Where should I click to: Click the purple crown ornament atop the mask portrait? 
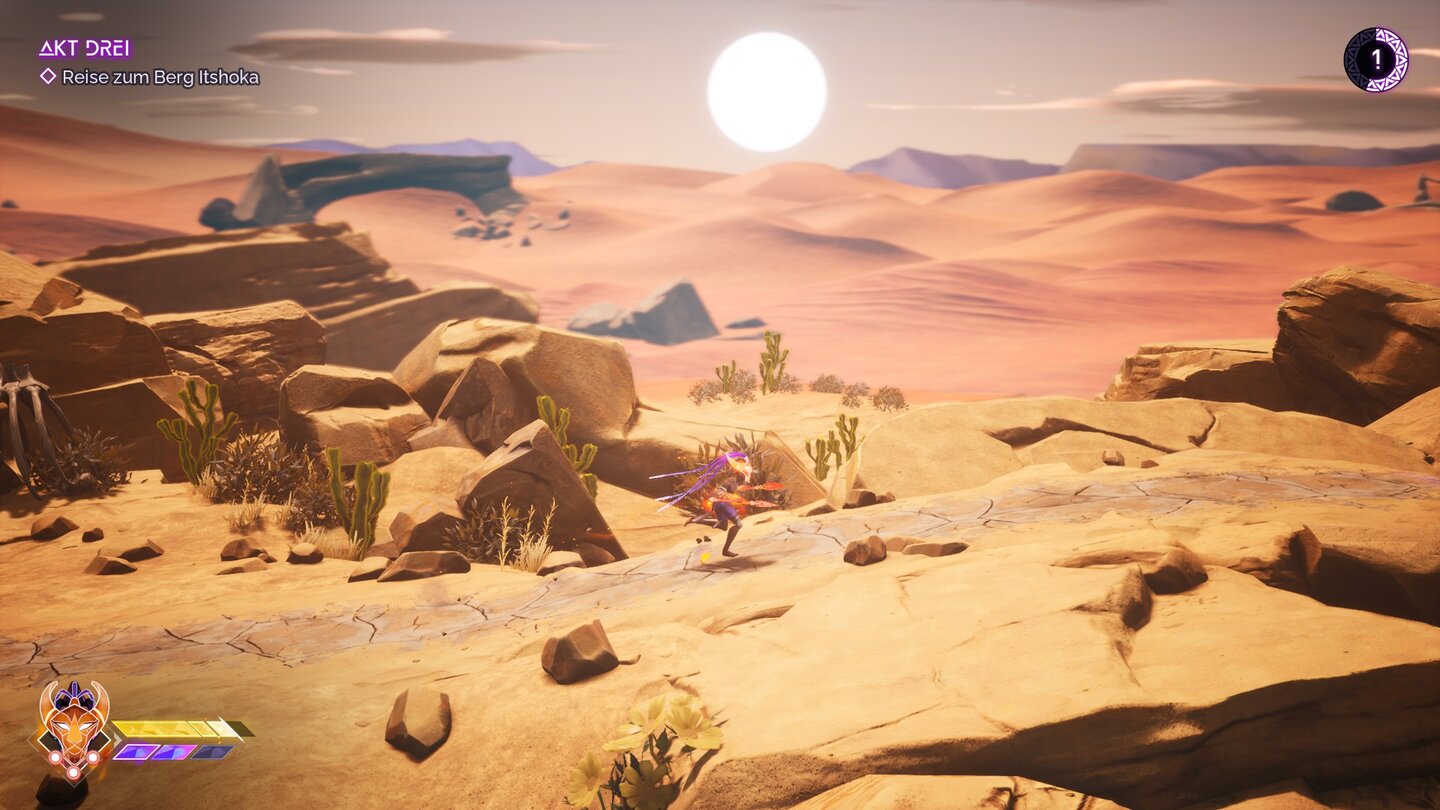(73, 694)
